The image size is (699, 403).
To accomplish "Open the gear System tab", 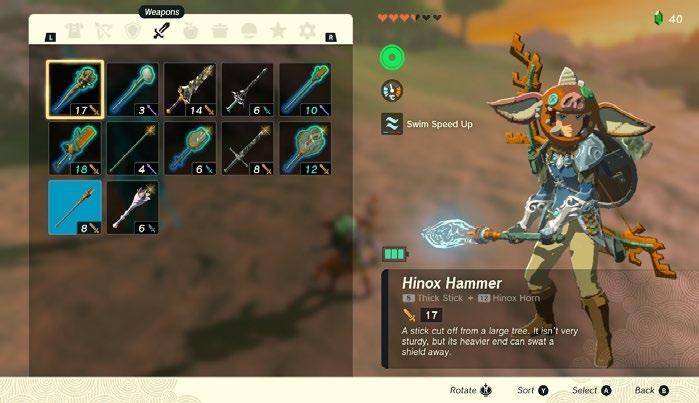I will coord(308,31).
